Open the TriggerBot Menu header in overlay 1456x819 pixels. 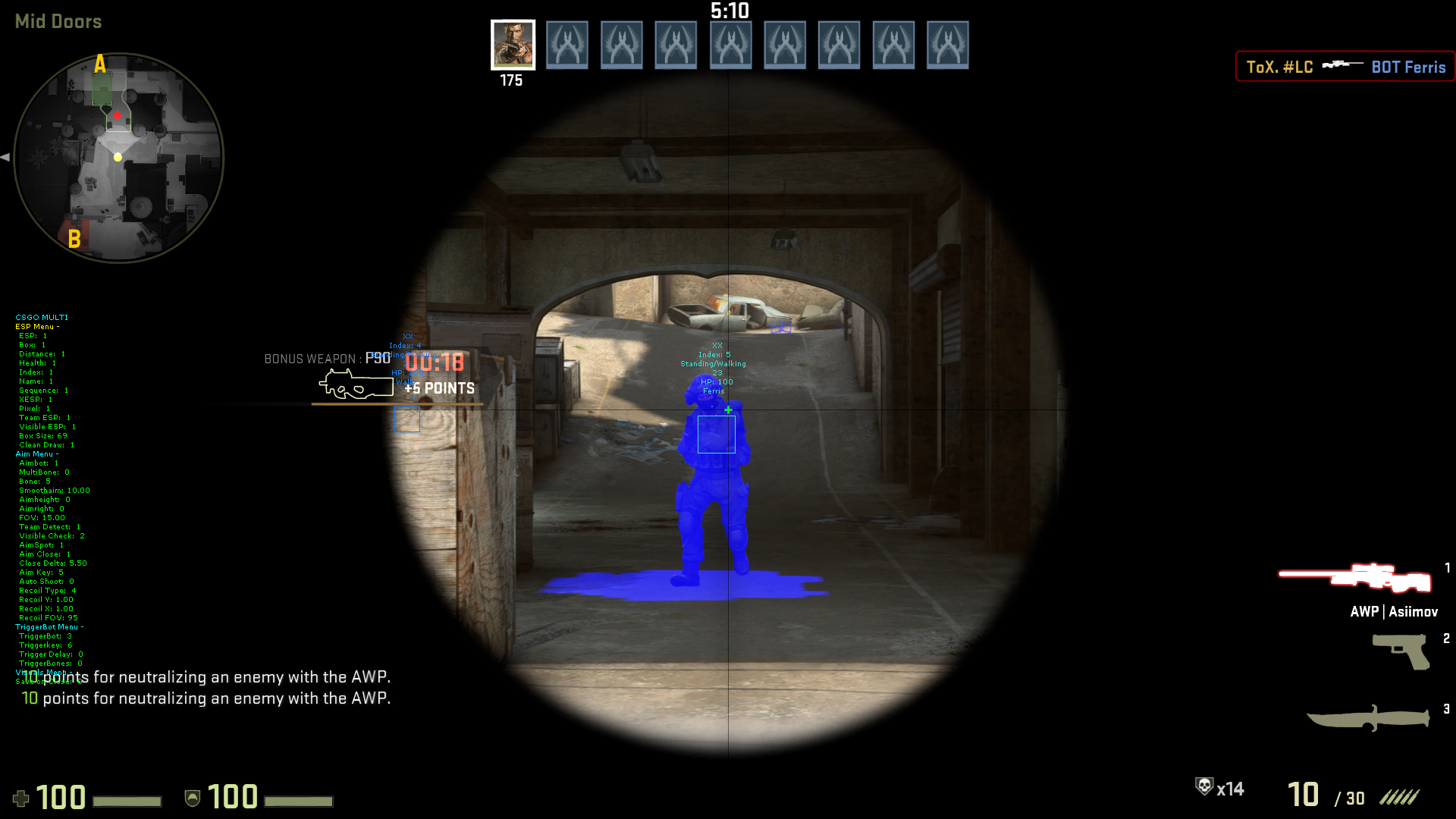[49, 627]
